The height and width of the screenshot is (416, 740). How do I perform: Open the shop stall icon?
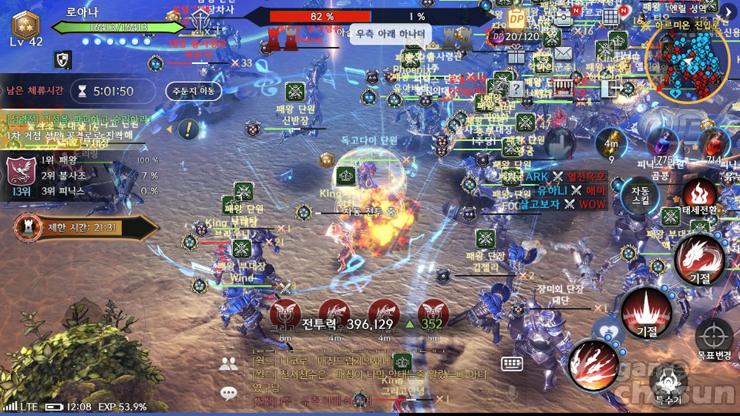563,85
